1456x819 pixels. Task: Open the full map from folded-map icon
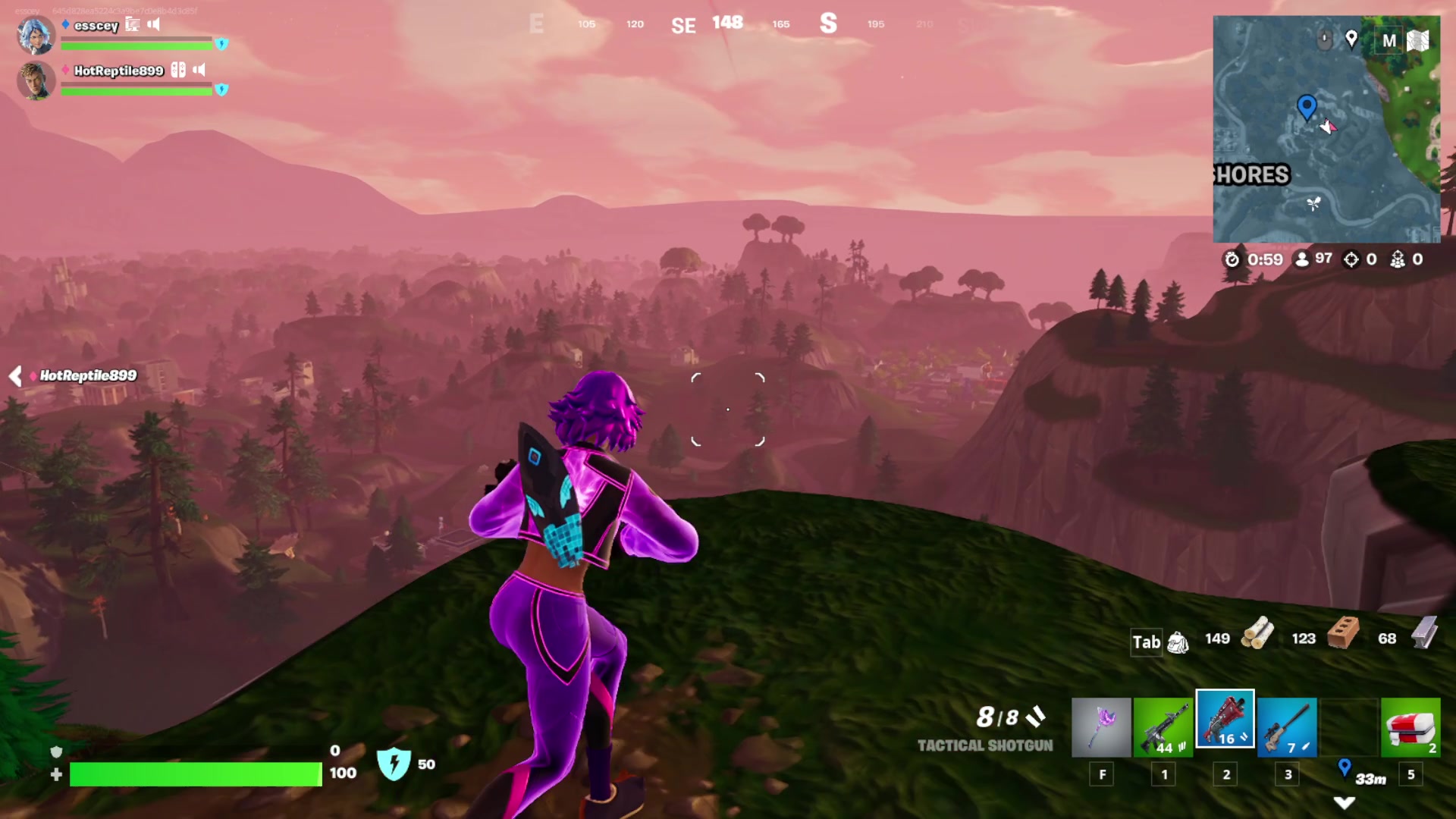[x=1417, y=40]
